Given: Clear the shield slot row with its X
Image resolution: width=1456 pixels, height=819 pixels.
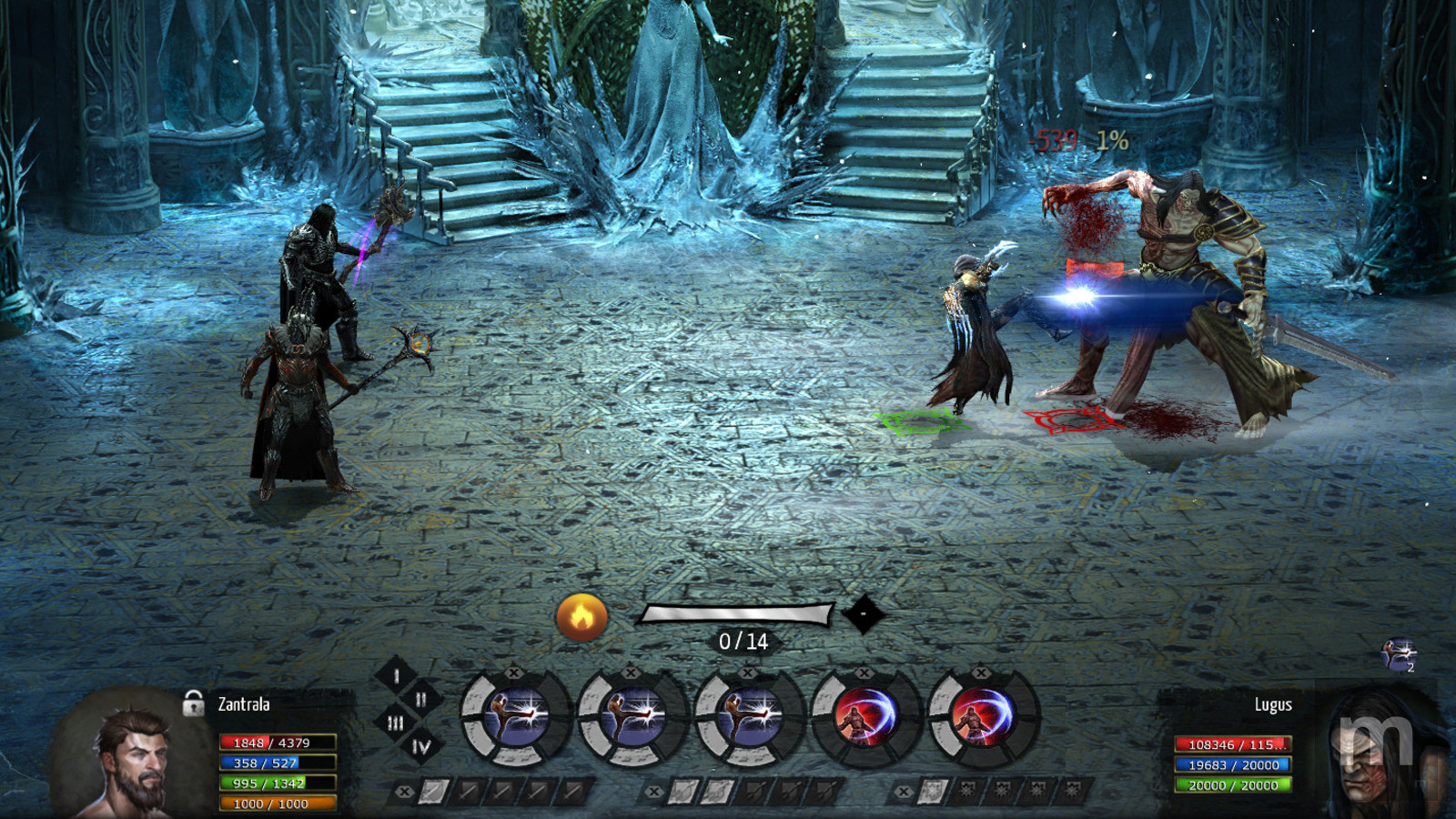Looking at the screenshot, I should coord(903,792).
